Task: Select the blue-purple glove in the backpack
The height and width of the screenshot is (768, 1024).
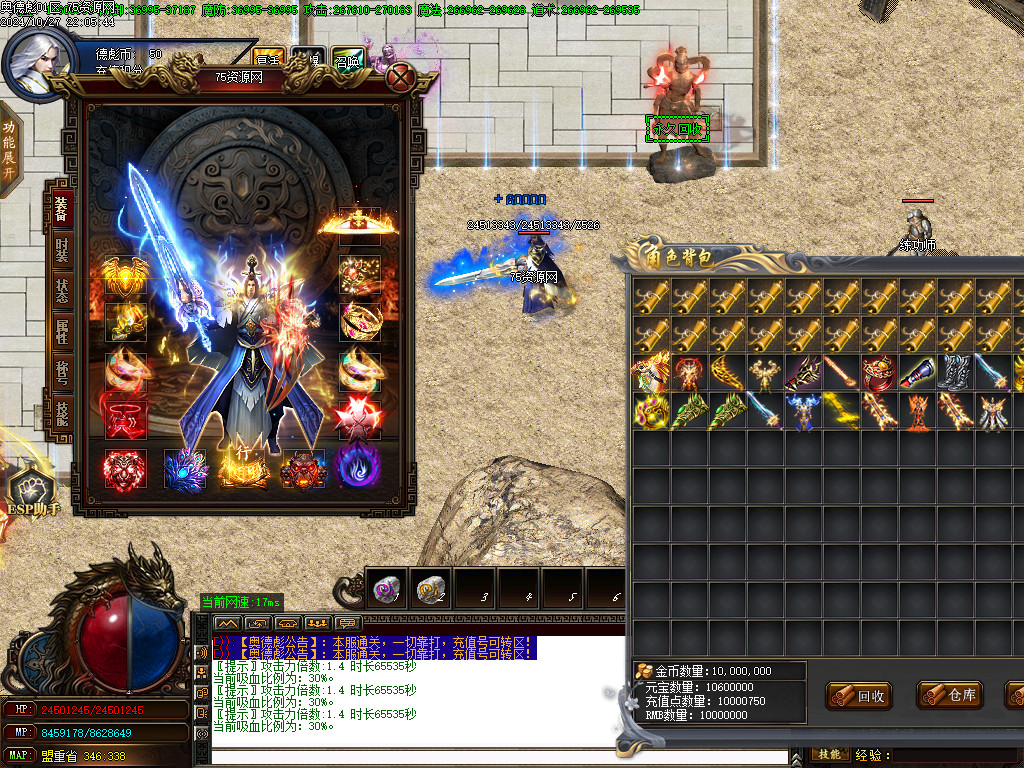Action: click(x=918, y=373)
